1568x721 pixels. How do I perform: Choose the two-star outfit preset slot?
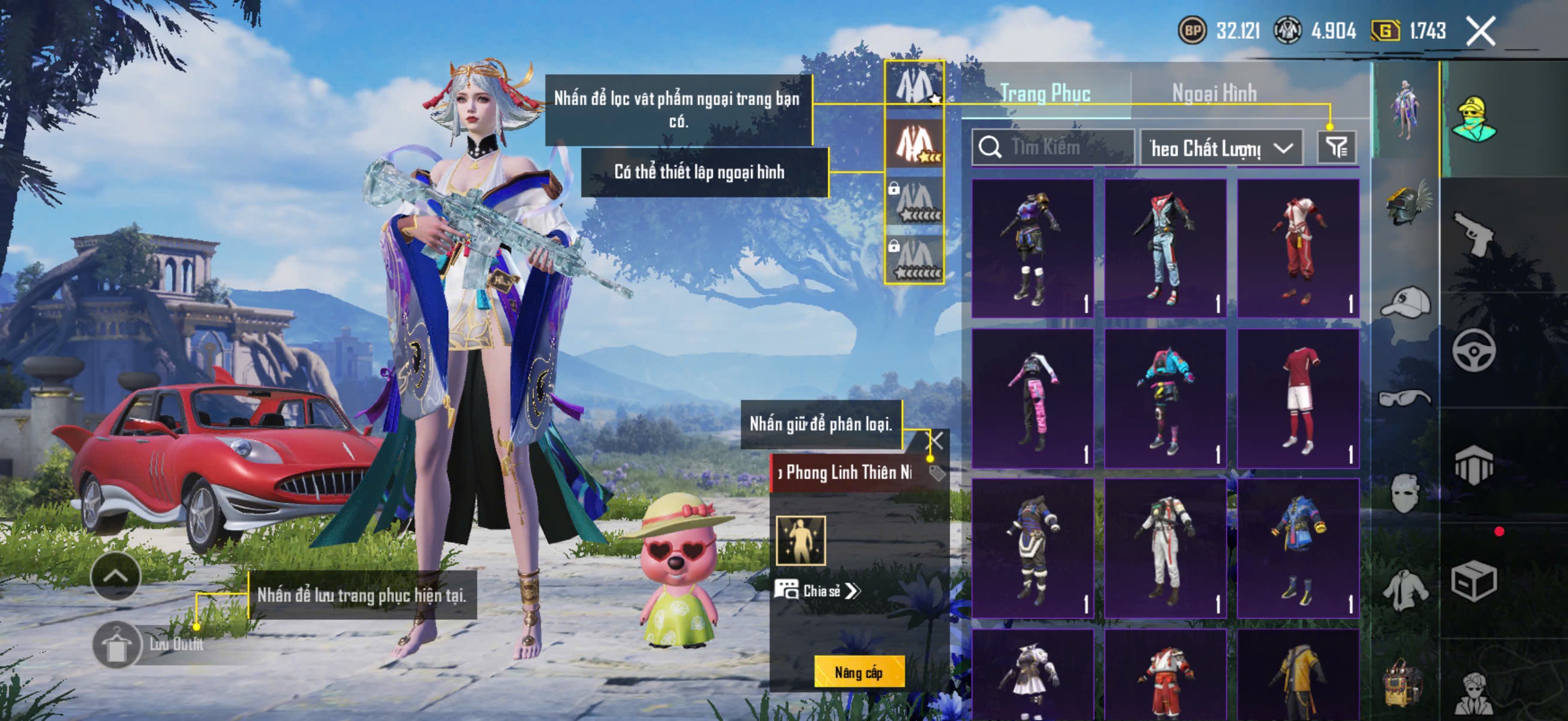pos(914,143)
